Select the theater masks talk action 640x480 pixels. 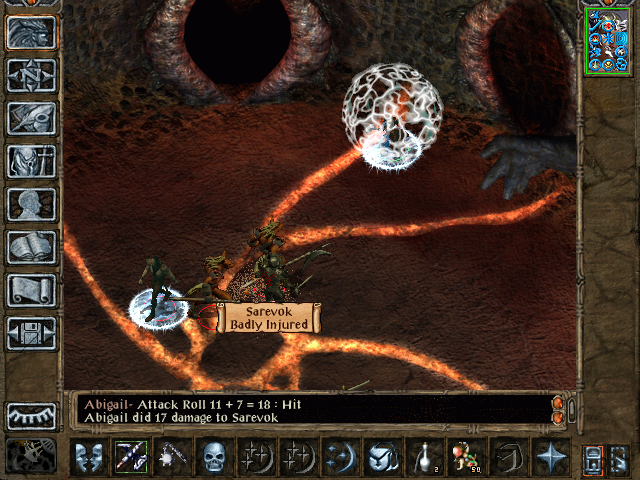88,457
